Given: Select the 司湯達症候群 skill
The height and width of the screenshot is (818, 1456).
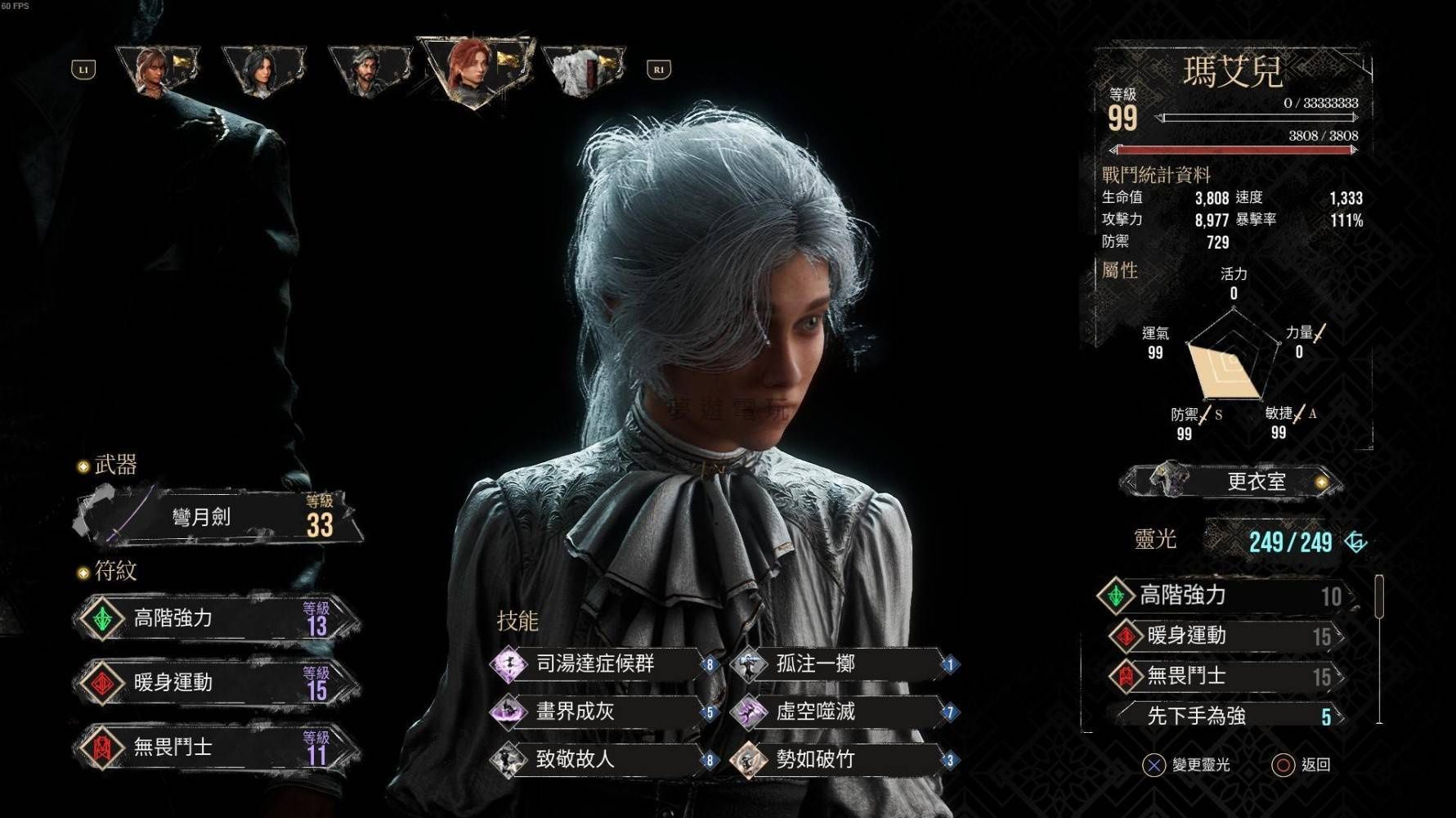Looking at the screenshot, I should tap(597, 663).
